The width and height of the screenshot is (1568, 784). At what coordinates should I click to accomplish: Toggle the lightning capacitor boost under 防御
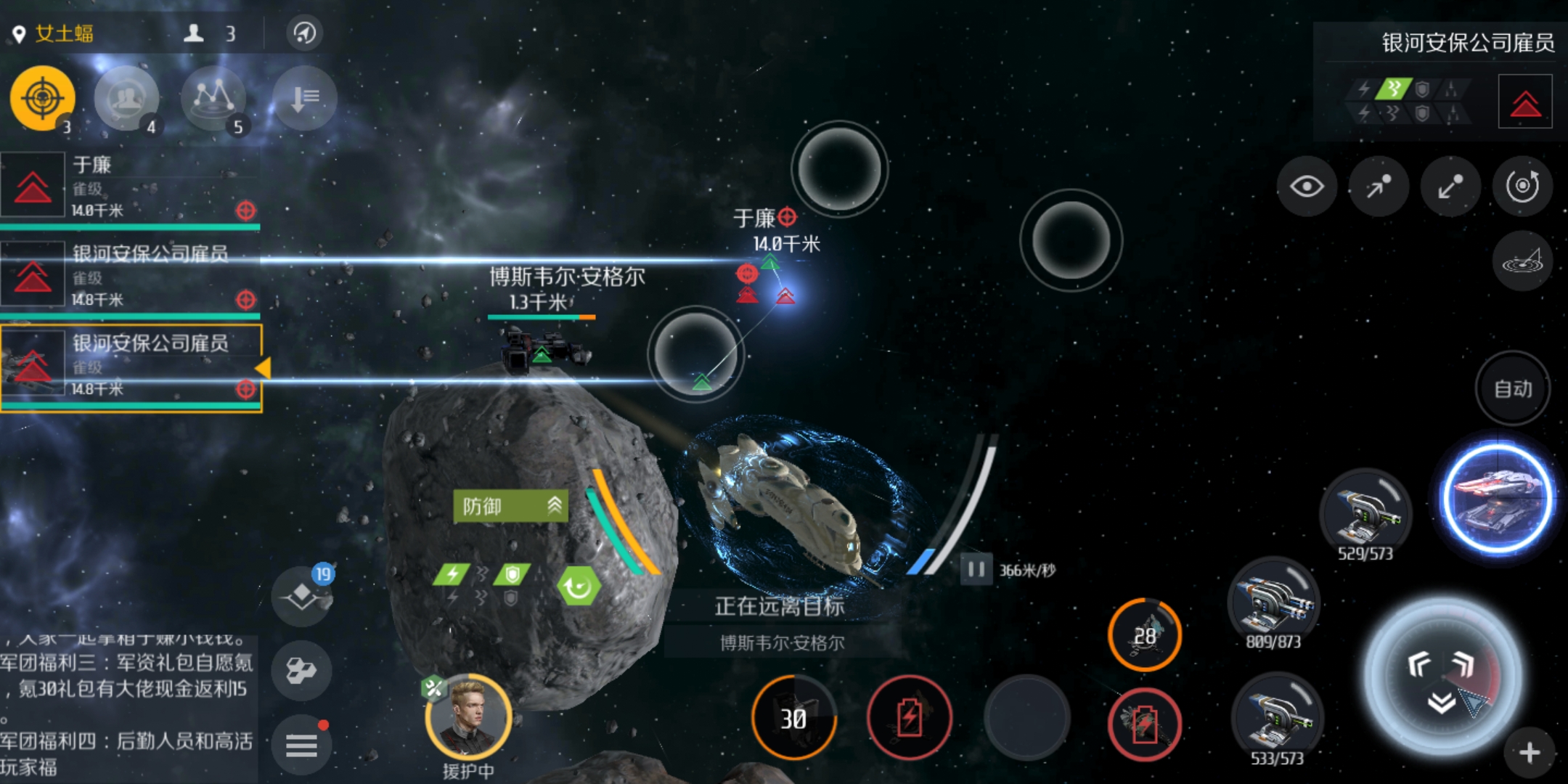tap(452, 573)
